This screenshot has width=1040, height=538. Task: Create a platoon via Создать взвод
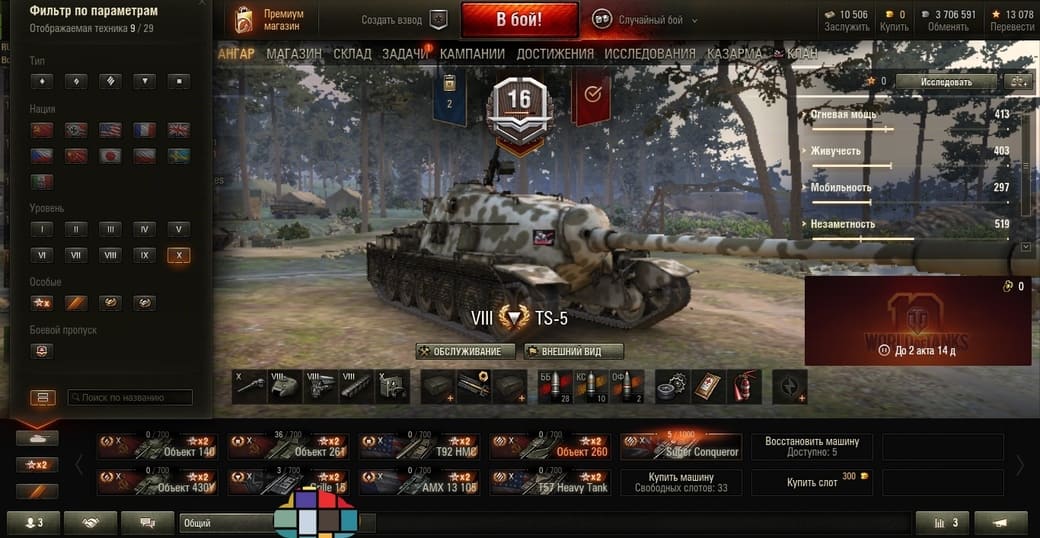[404, 20]
